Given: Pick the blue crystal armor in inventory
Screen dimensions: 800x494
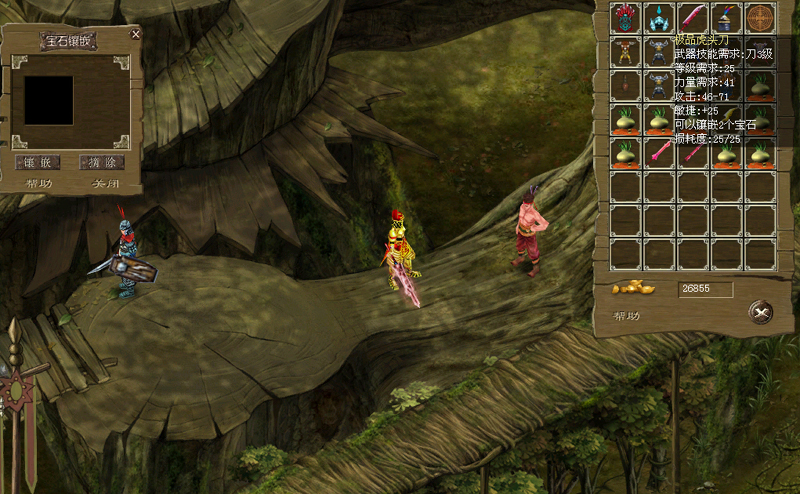Looking at the screenshot, I should pyautogui.click(x=659, y=19).
